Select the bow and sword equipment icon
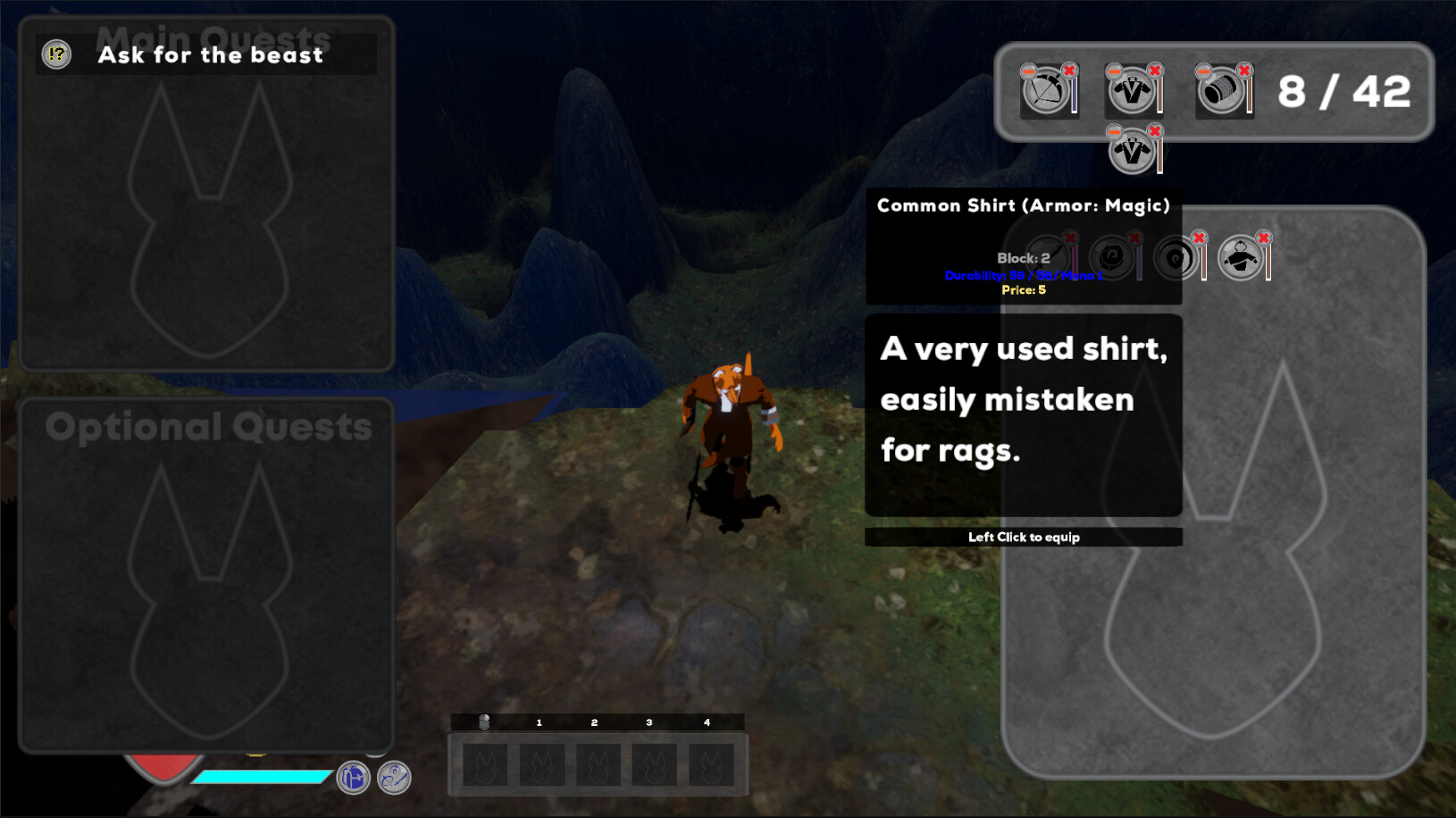Image resolution: width=1456 pixels, height=818 pixels. point(396,777)
